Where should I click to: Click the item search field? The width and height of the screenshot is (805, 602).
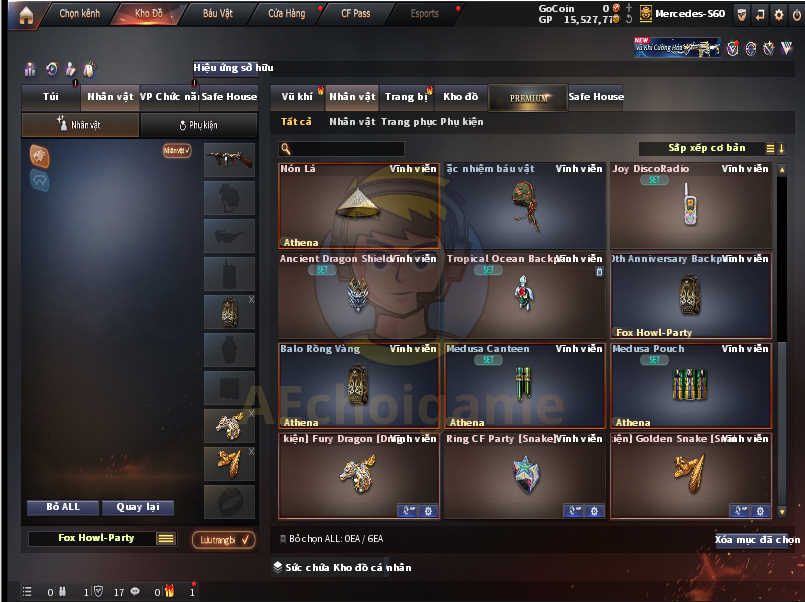(x=345, y=149)
